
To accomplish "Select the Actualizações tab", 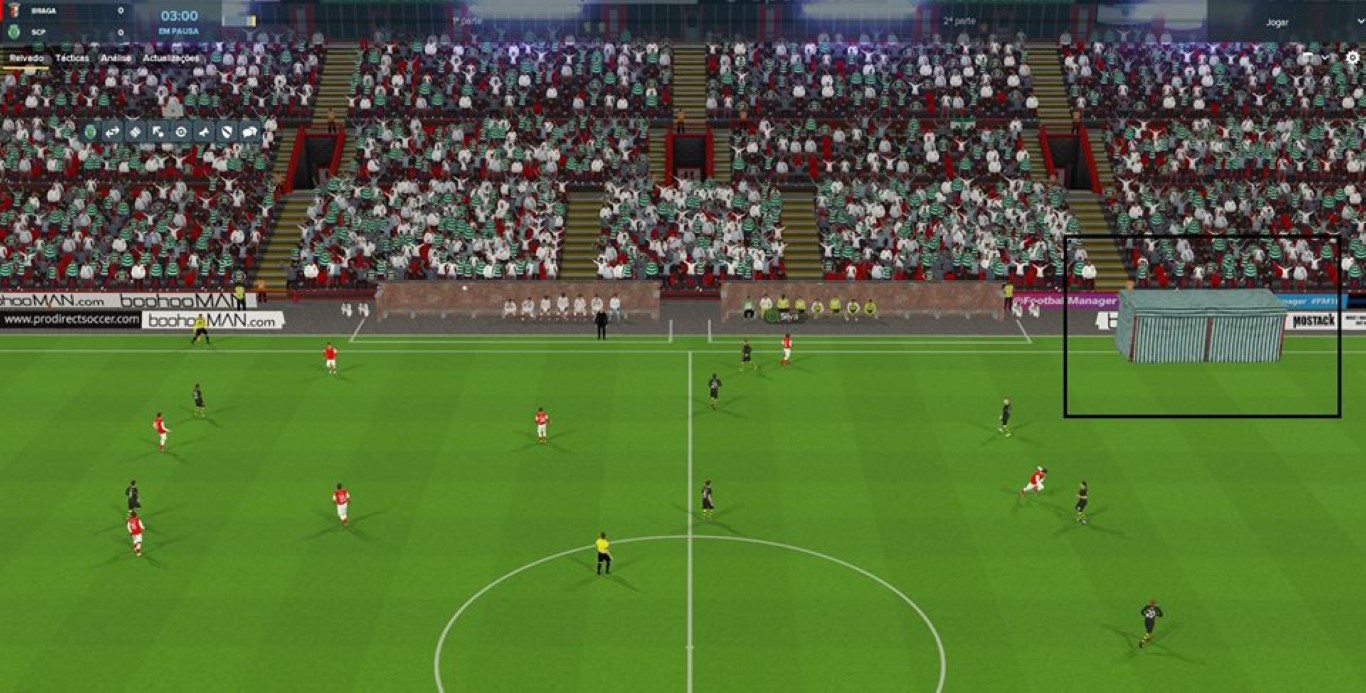I will coord(171,58).
